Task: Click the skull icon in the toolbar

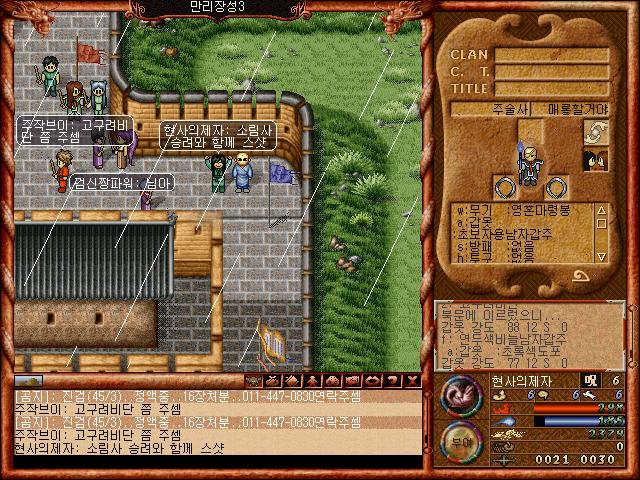Action: tap(252, 381)
